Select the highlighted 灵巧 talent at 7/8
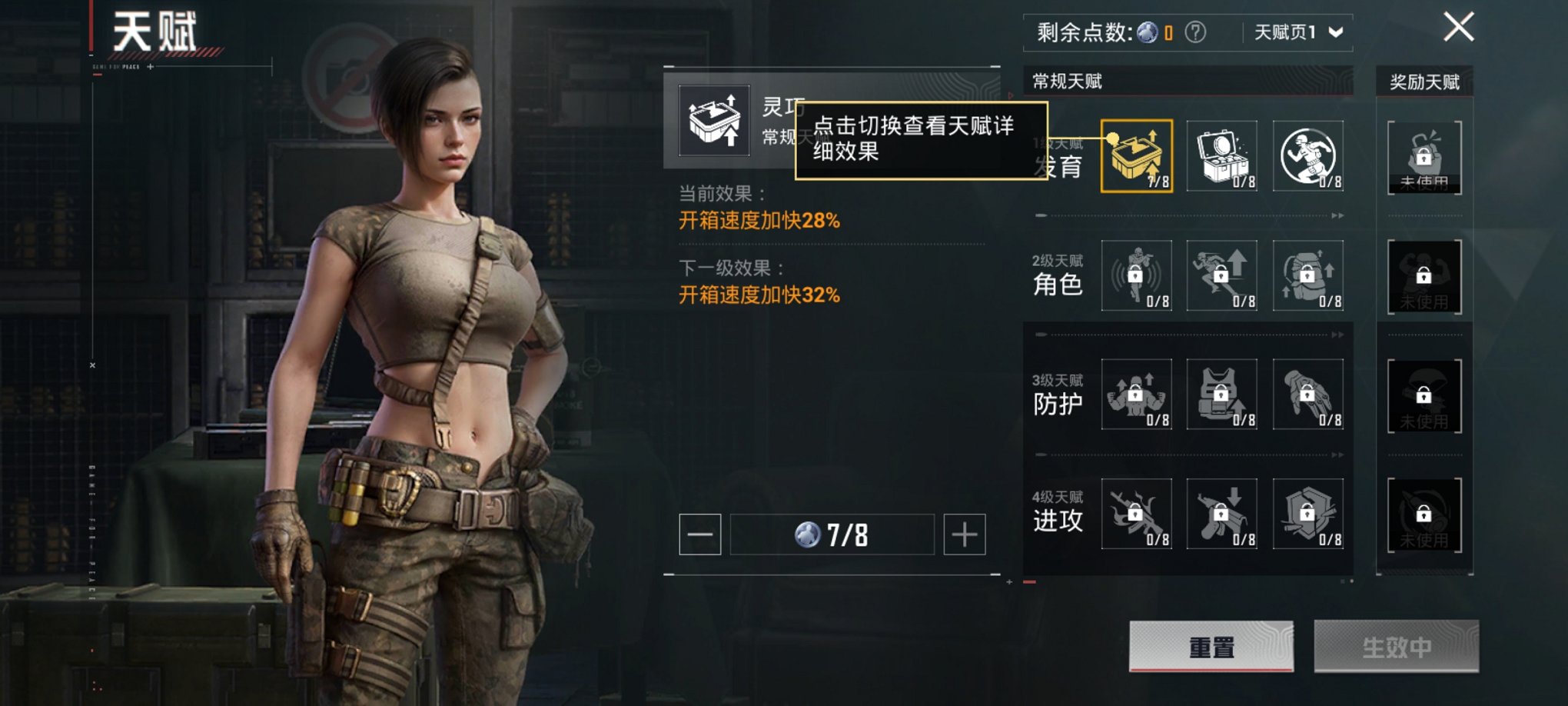 click(x=1137, y=156)
